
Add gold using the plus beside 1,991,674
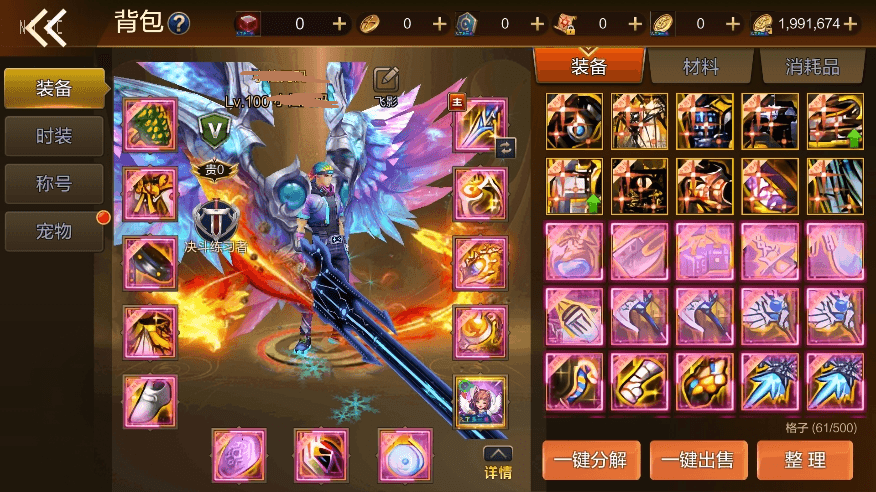coord(851,23)
